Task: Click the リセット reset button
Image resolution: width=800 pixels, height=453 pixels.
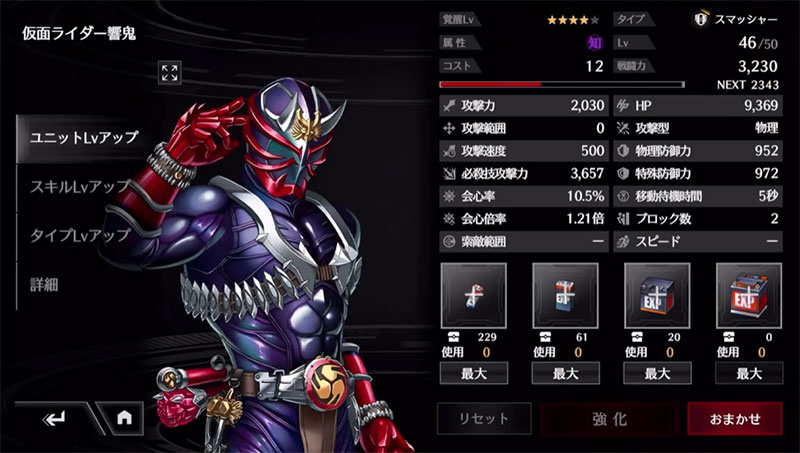Action: click(483, 419)
